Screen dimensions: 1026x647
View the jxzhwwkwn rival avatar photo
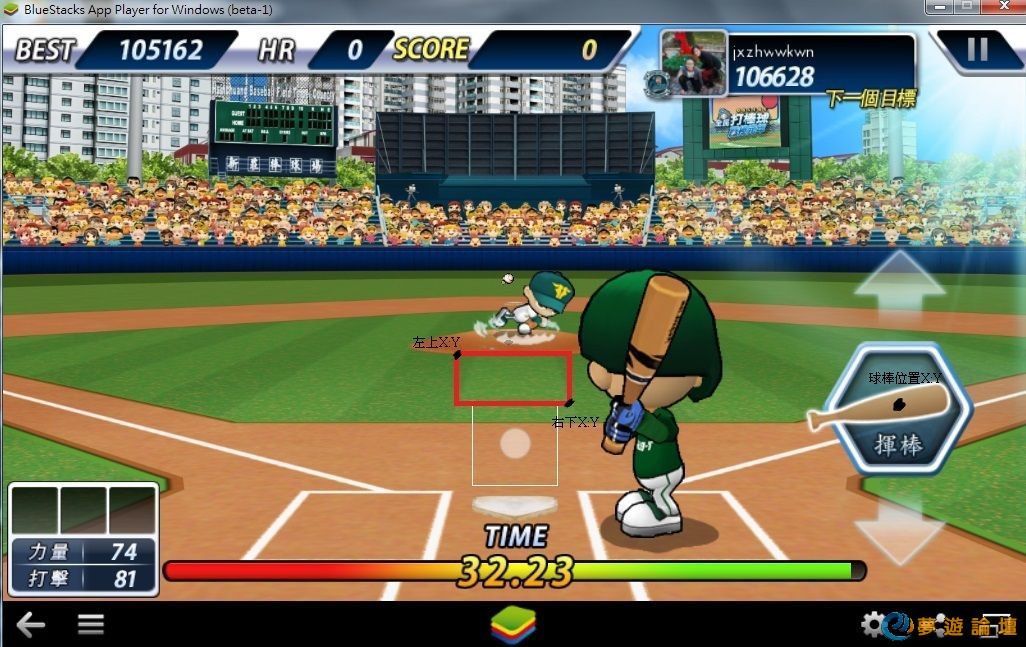point(693,62)
